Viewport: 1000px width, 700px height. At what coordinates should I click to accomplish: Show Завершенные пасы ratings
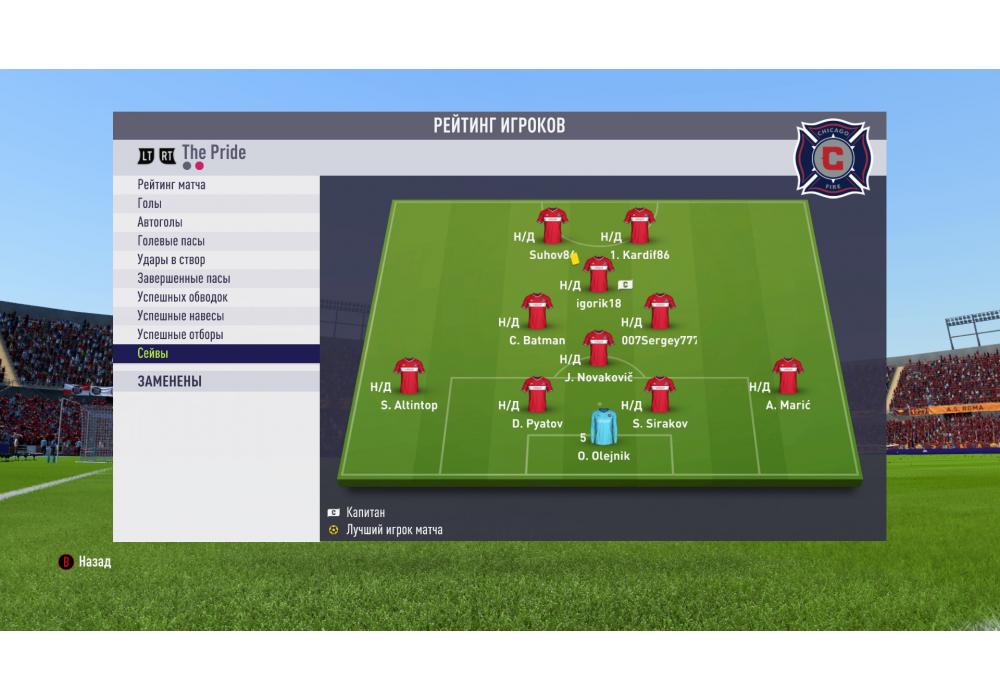216,279
